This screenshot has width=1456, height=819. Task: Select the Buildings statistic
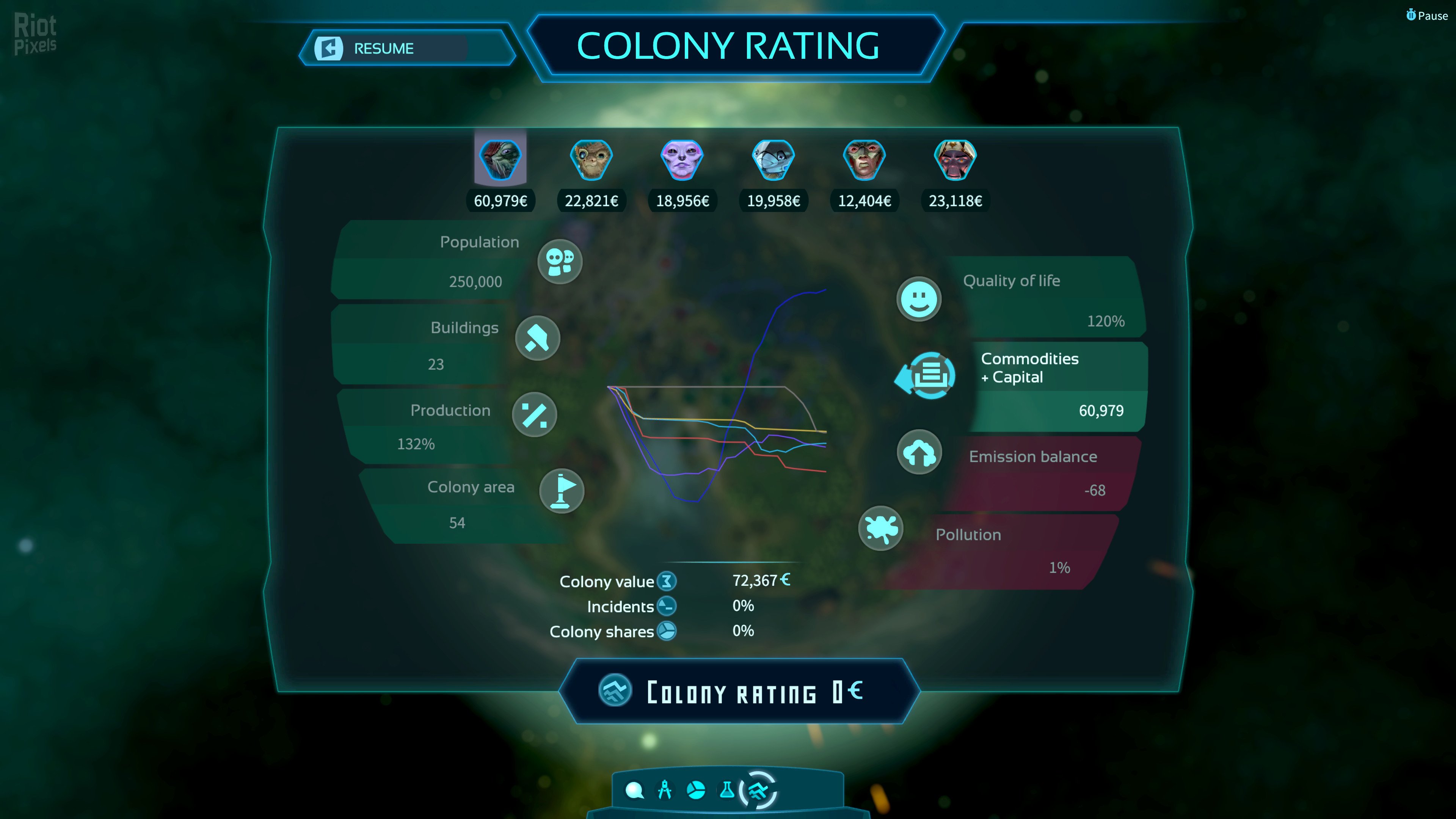click(x=538, y=338)
